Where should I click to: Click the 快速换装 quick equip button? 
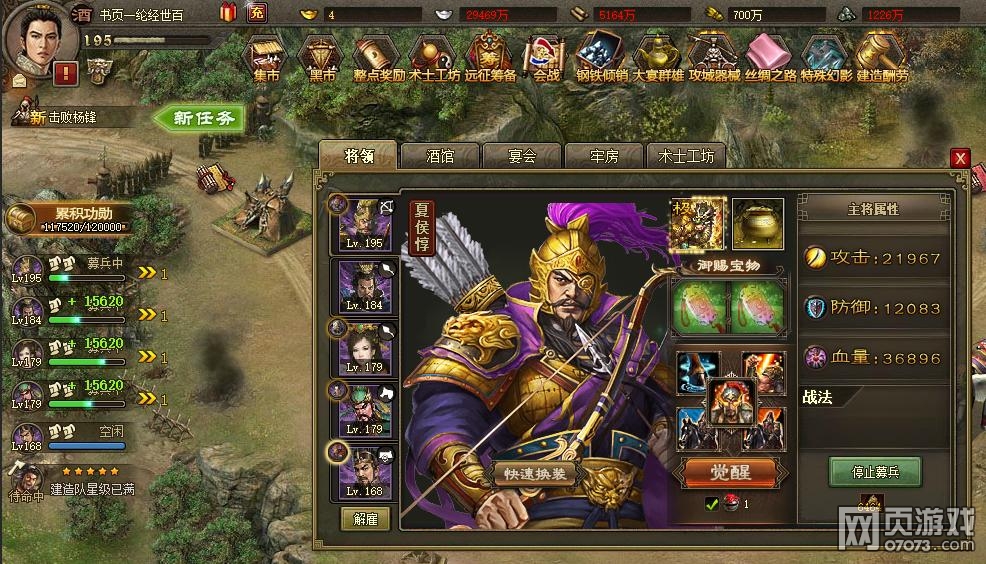[535, 473]
